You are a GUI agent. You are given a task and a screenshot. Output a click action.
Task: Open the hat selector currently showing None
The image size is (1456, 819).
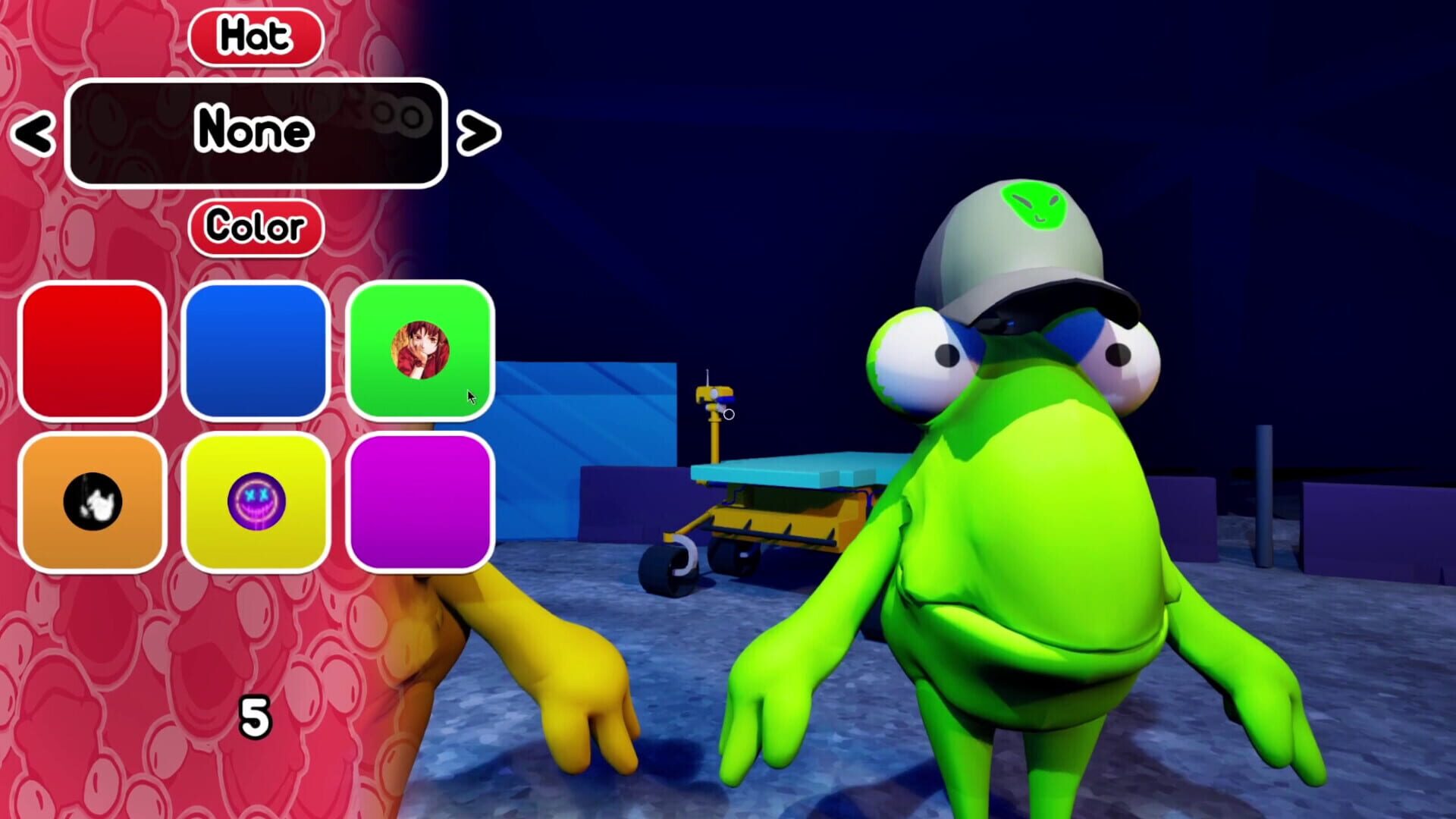254,130
